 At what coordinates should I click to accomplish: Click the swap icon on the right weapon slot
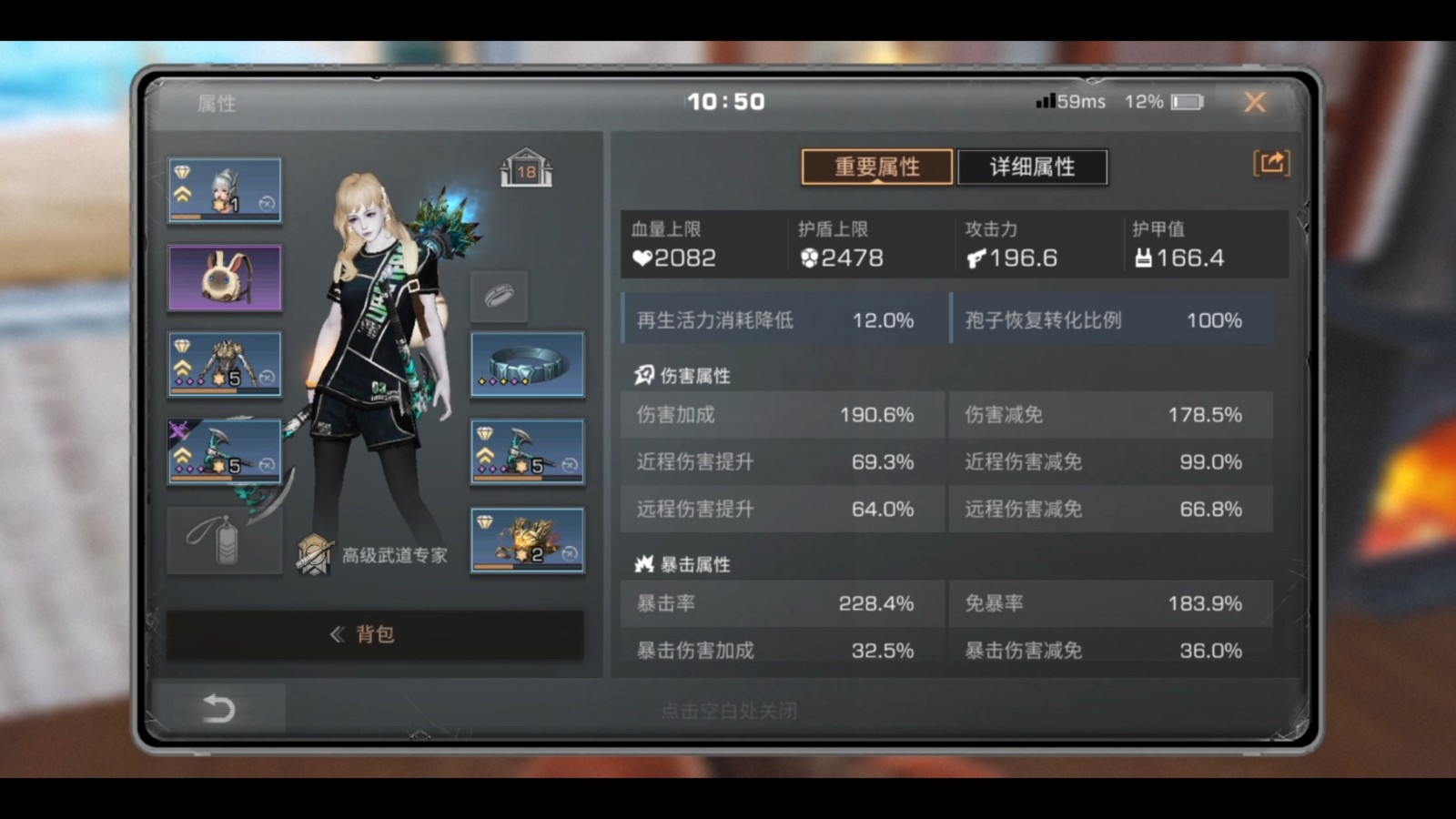[x=571, y=464]
